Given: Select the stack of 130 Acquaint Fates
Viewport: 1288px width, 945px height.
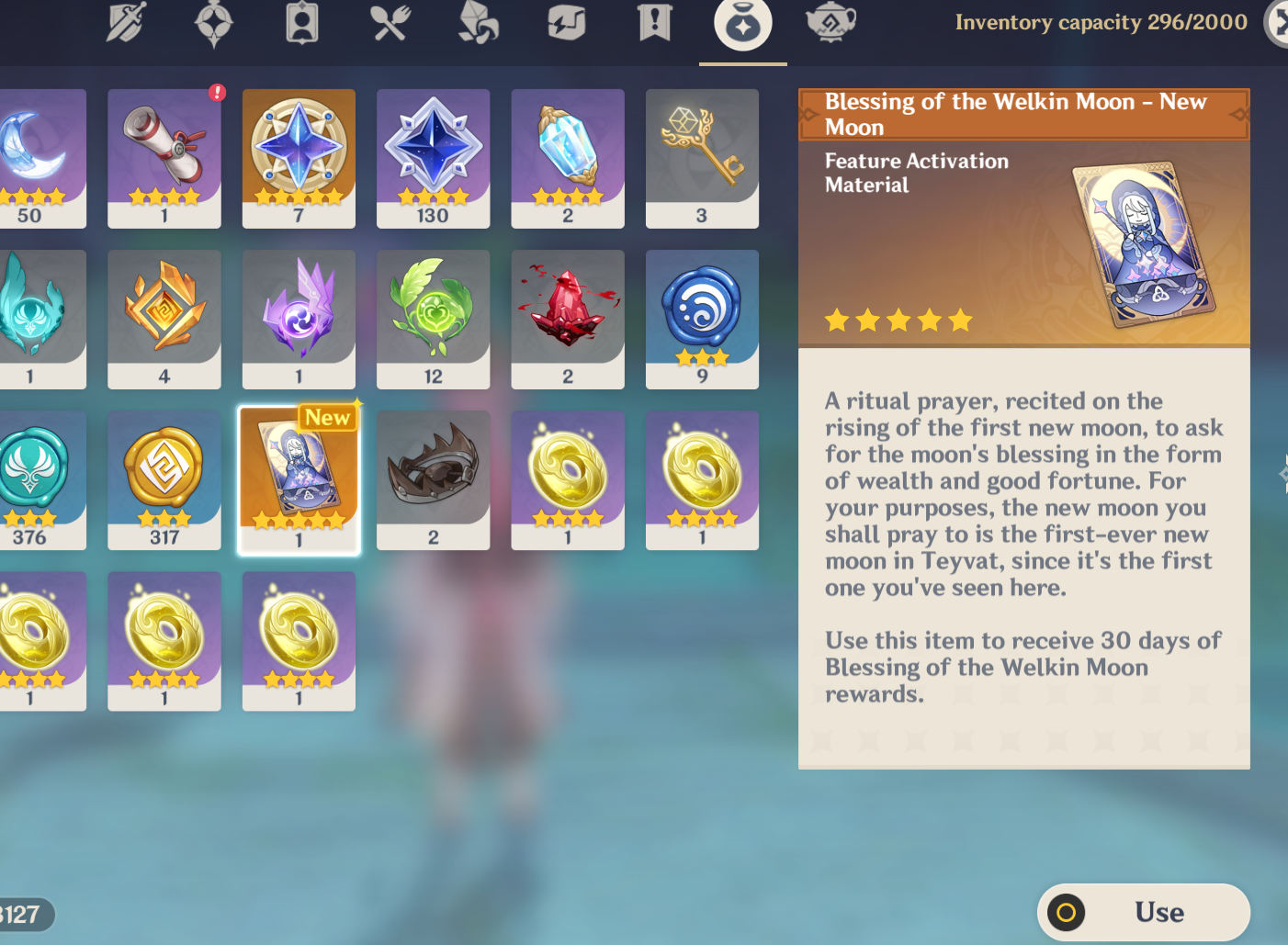Looking at the screenshot, I should (433, 158).
